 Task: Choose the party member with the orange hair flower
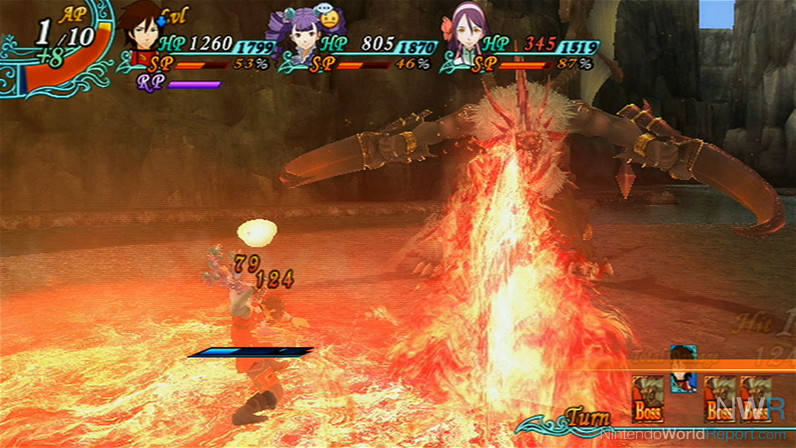(463, 38)
